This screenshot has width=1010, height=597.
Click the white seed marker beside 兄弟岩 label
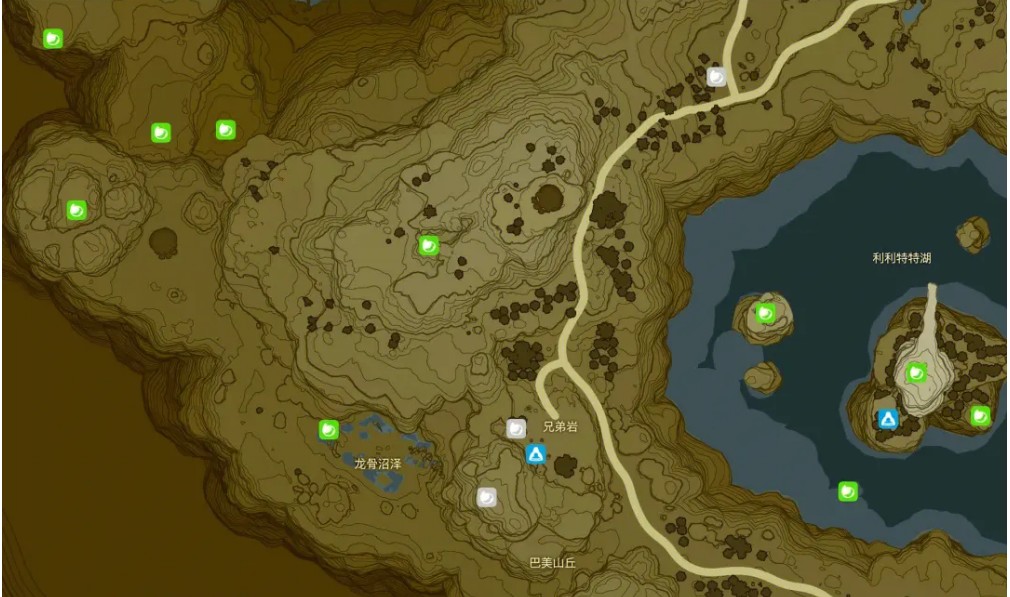pos(516,429)
